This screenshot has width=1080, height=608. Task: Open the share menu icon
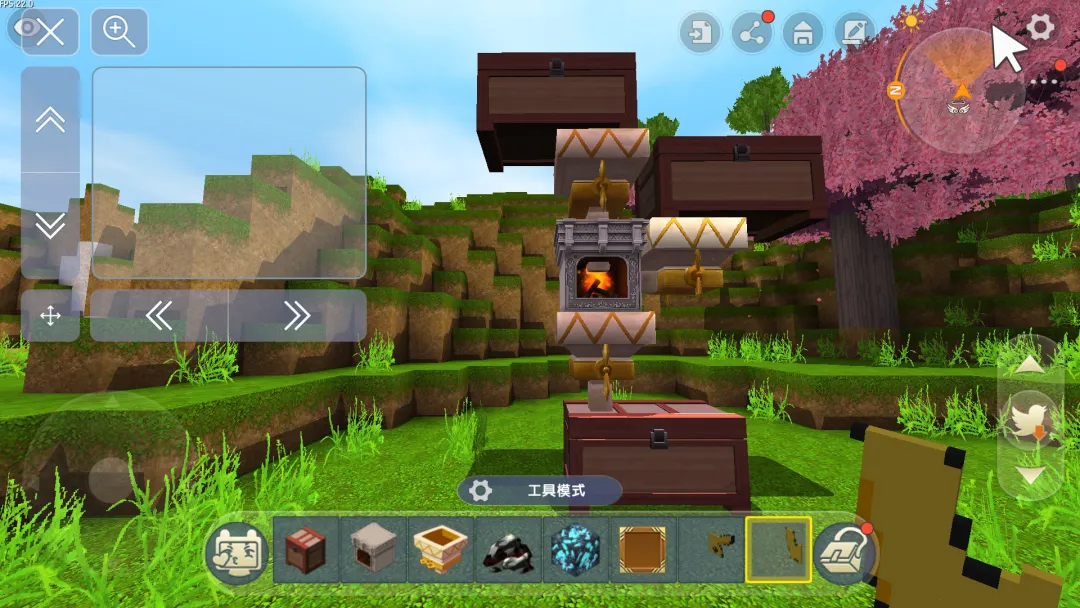751,33
